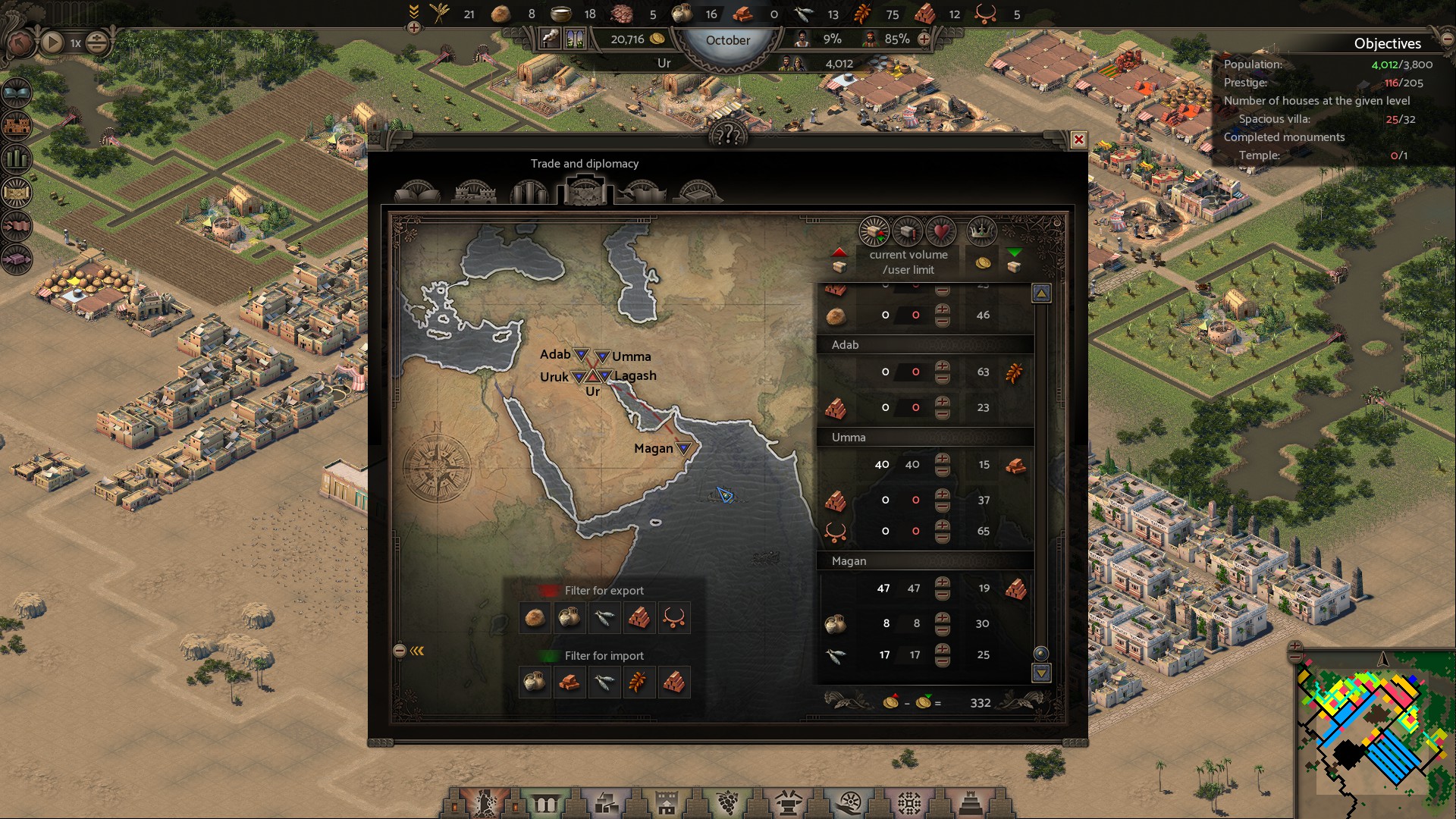Close the Trade and diplomacy window
The image size is (1456, 819).
(x=1078, y=140)
